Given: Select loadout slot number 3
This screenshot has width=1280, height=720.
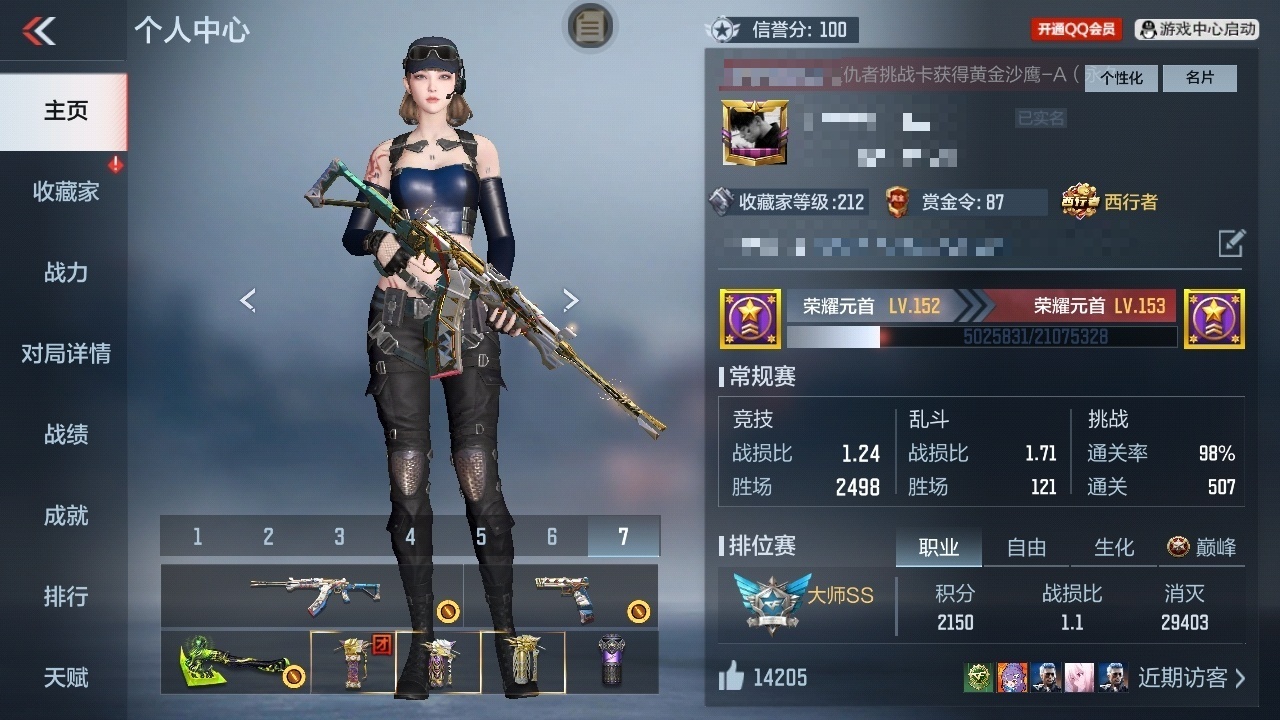Looking at the screenshot, I should pyautogui.click(x=339, y=537).
